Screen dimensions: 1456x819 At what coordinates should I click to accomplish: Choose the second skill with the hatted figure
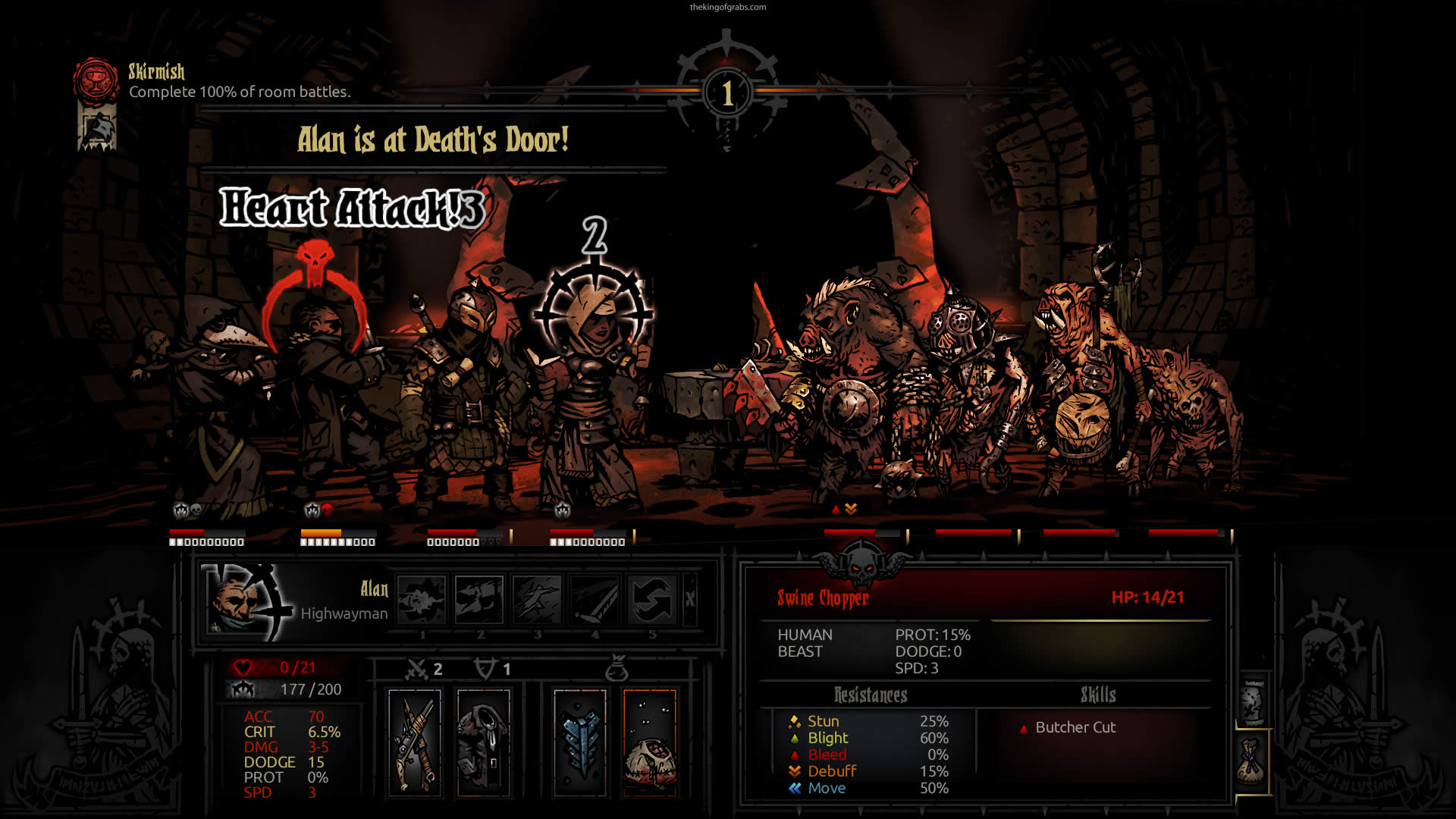[479, 599]
